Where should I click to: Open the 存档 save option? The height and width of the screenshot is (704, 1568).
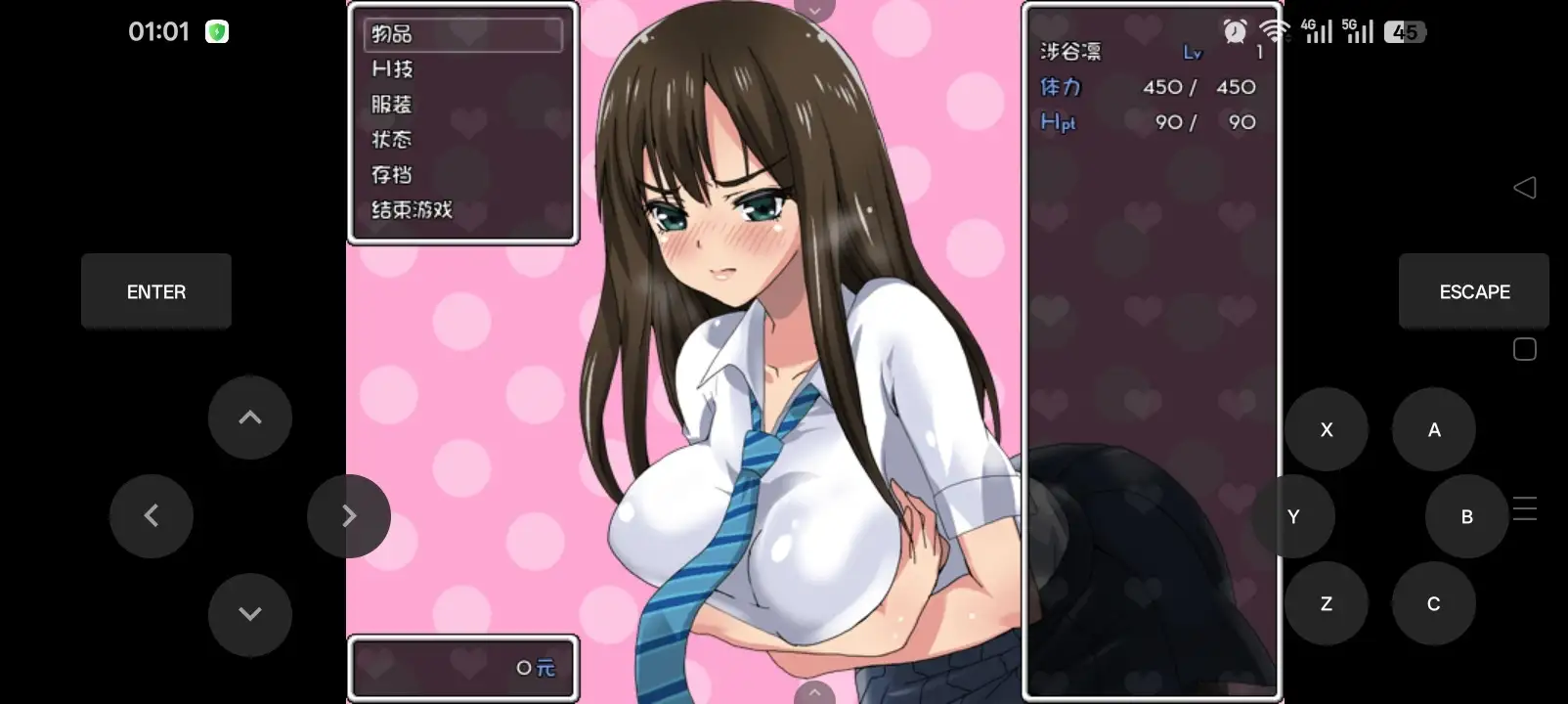point(390,175)
